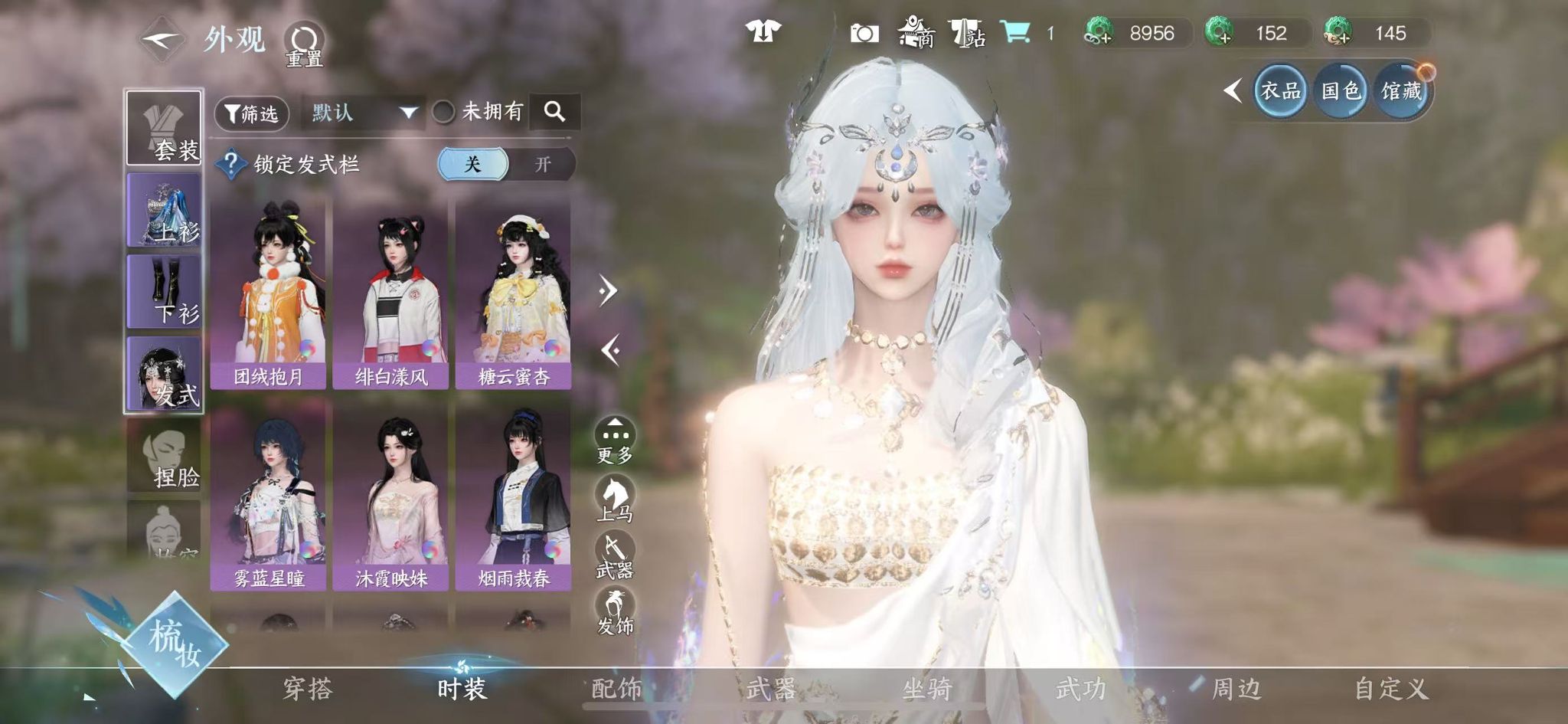
Task: Open the 馆藏 collection button
Action: tap(1401, 91)
